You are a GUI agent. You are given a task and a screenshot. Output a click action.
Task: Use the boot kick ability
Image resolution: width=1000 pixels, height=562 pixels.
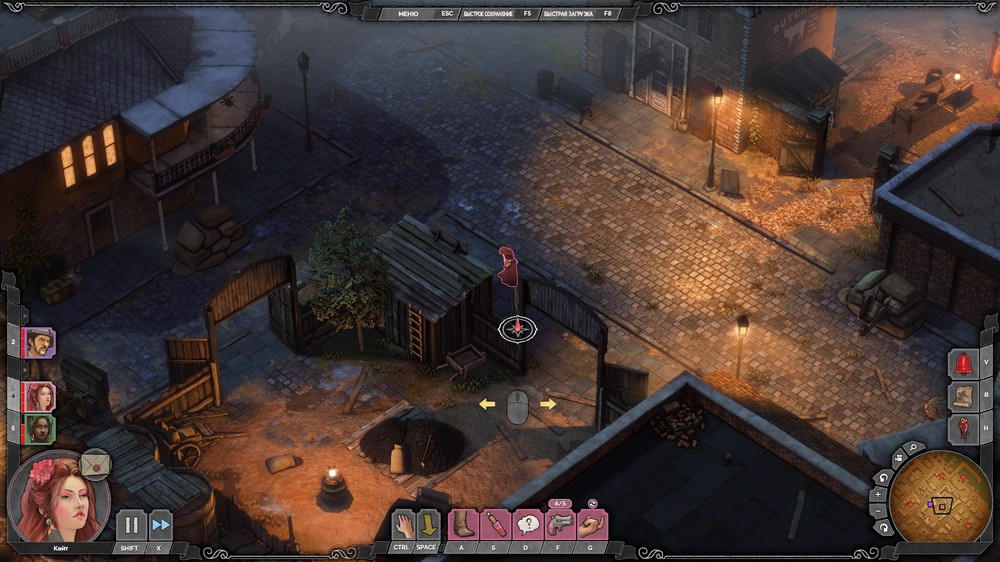(463, 524)
